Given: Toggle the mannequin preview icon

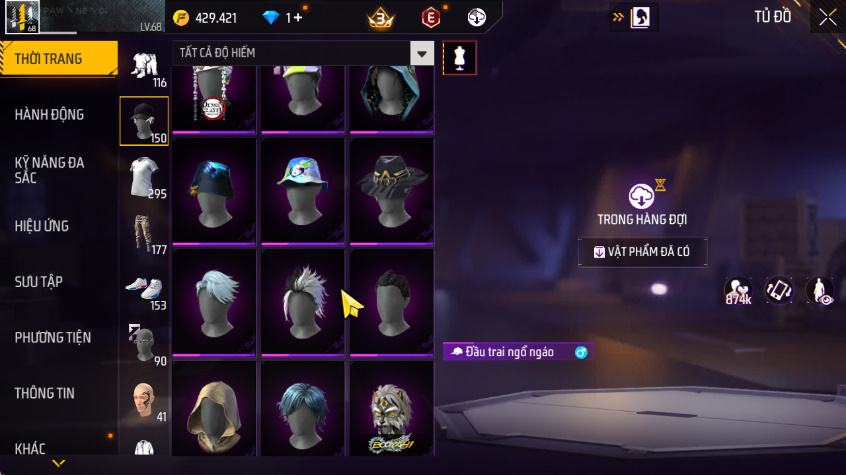Looking at the screenshot, I should tap(460, 57).
